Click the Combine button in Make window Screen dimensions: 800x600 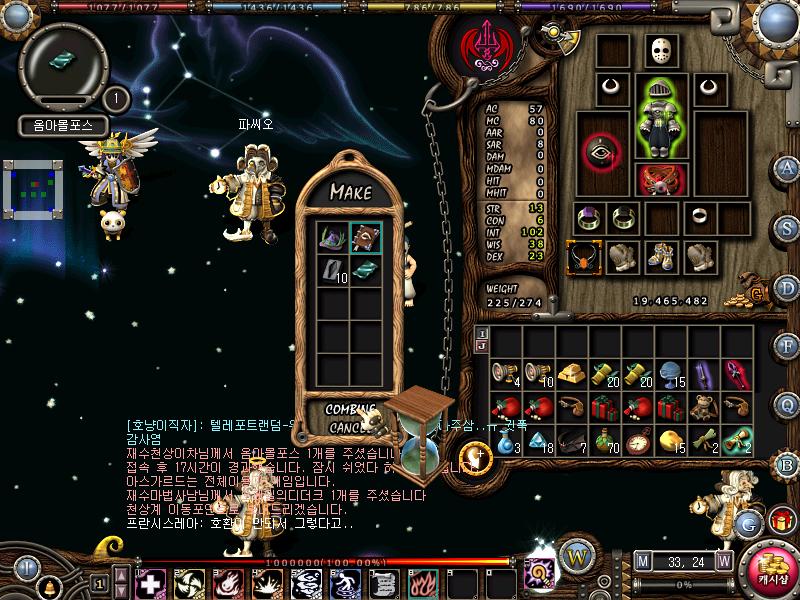pyautogui.click(x=349, y=410)
